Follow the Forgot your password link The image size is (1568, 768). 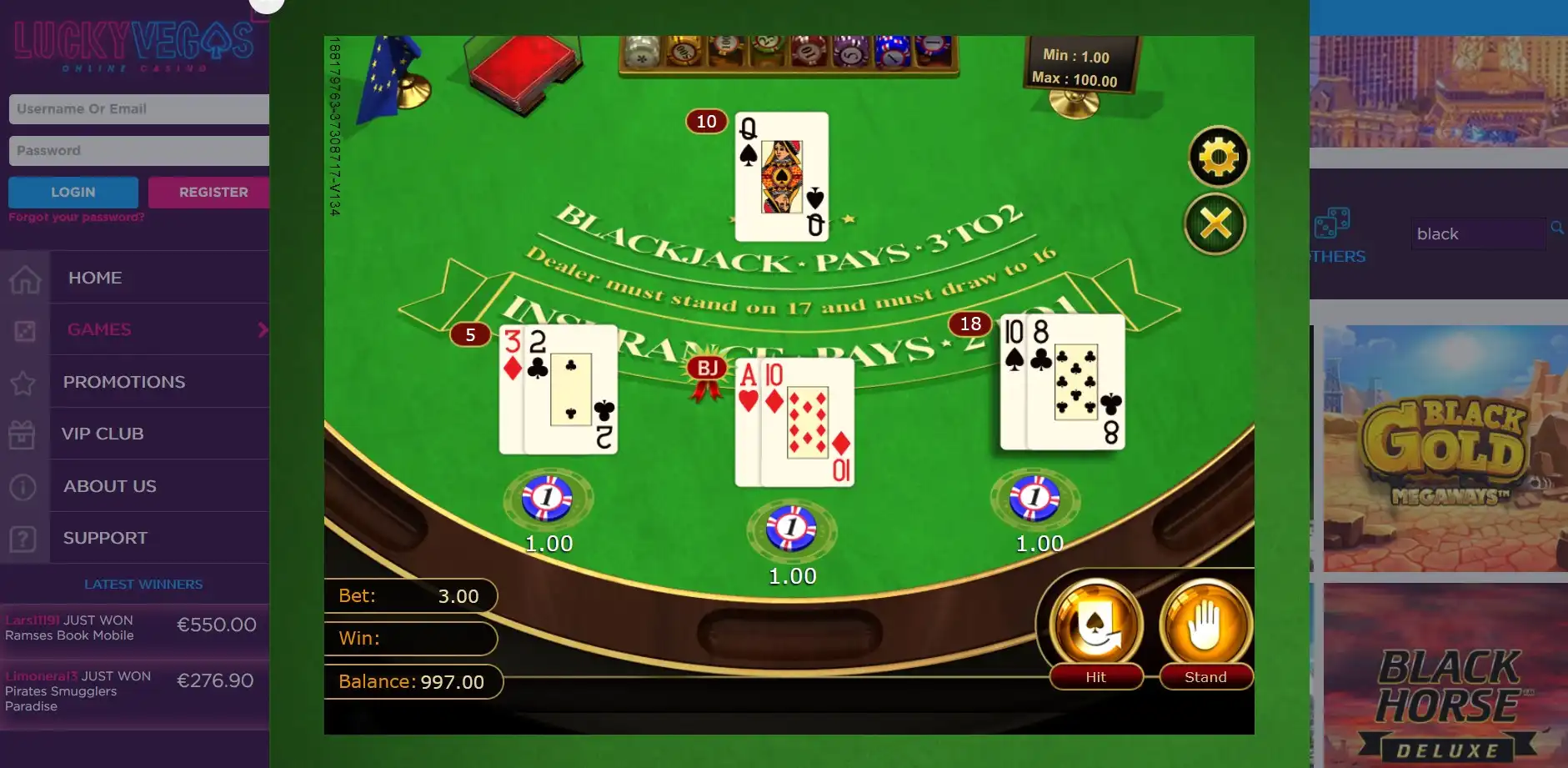77,218
